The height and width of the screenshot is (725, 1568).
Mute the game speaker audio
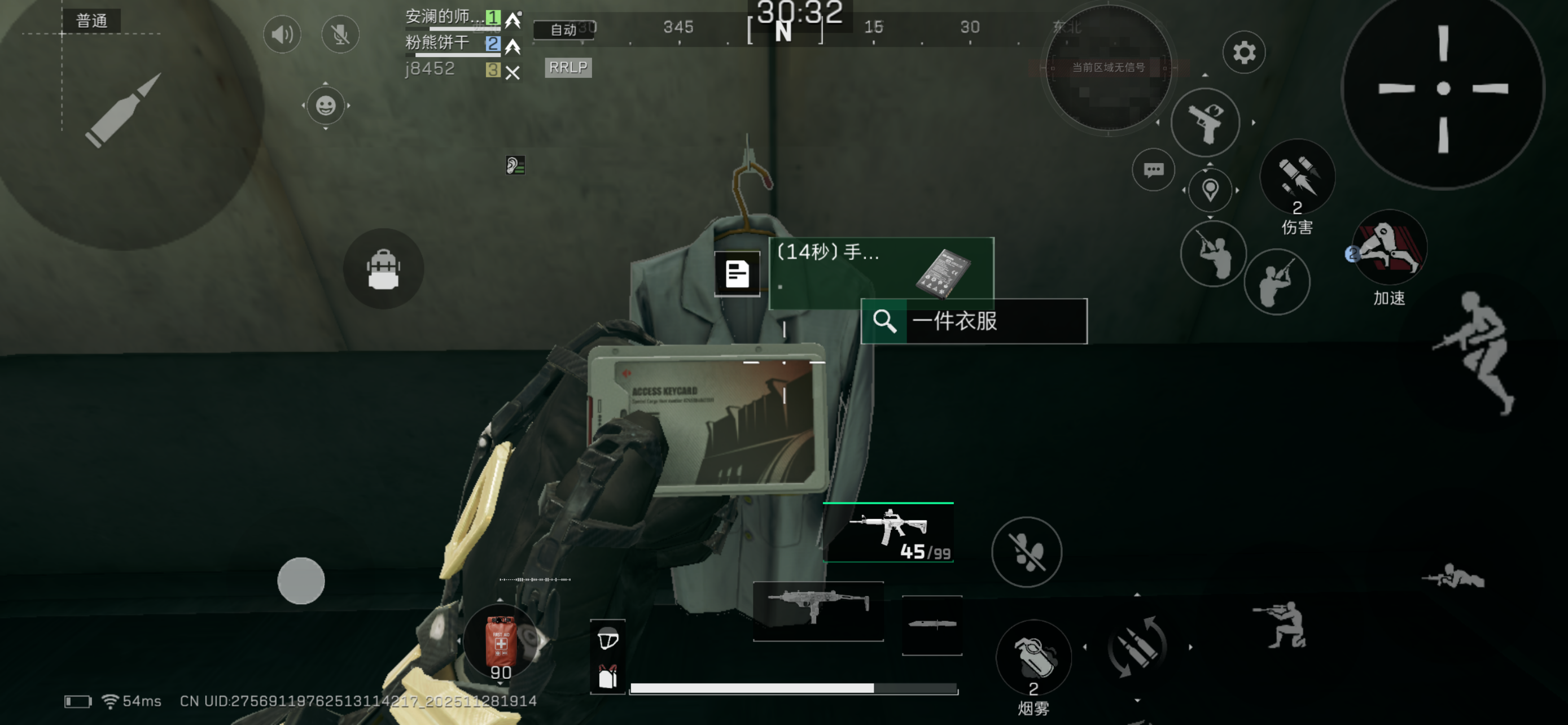[x=281, y=34]
